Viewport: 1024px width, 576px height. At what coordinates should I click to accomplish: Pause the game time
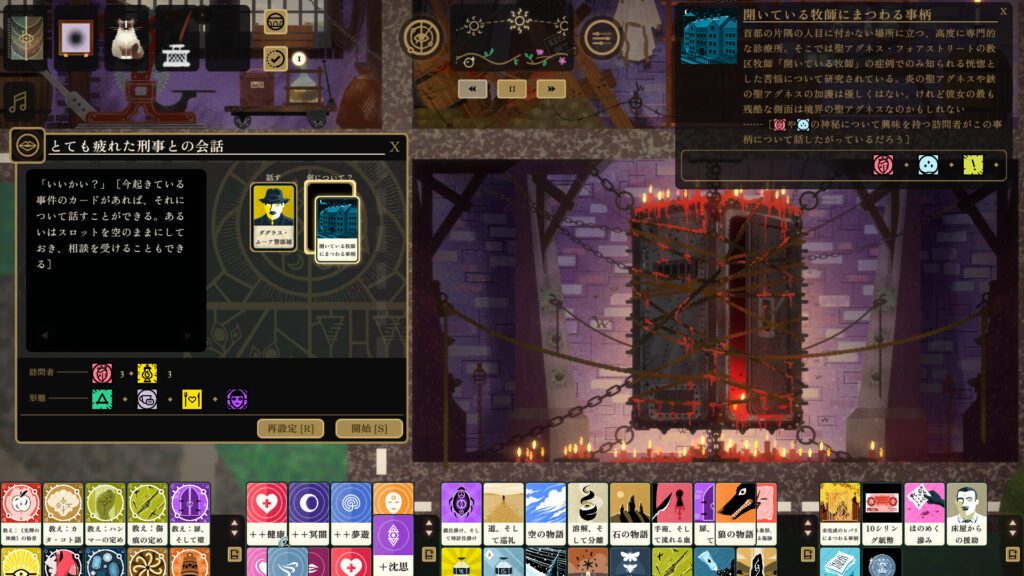(x=511, y=88)
